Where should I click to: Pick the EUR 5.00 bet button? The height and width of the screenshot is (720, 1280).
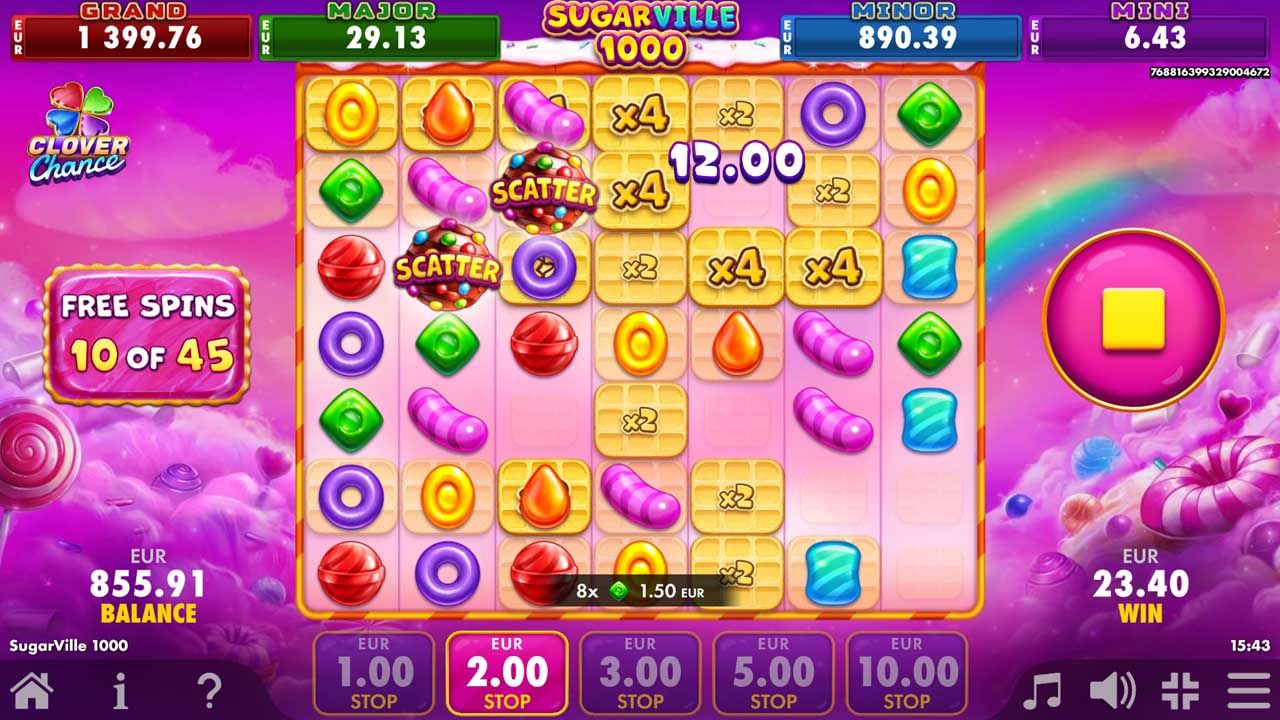click(x=773, y=672)
